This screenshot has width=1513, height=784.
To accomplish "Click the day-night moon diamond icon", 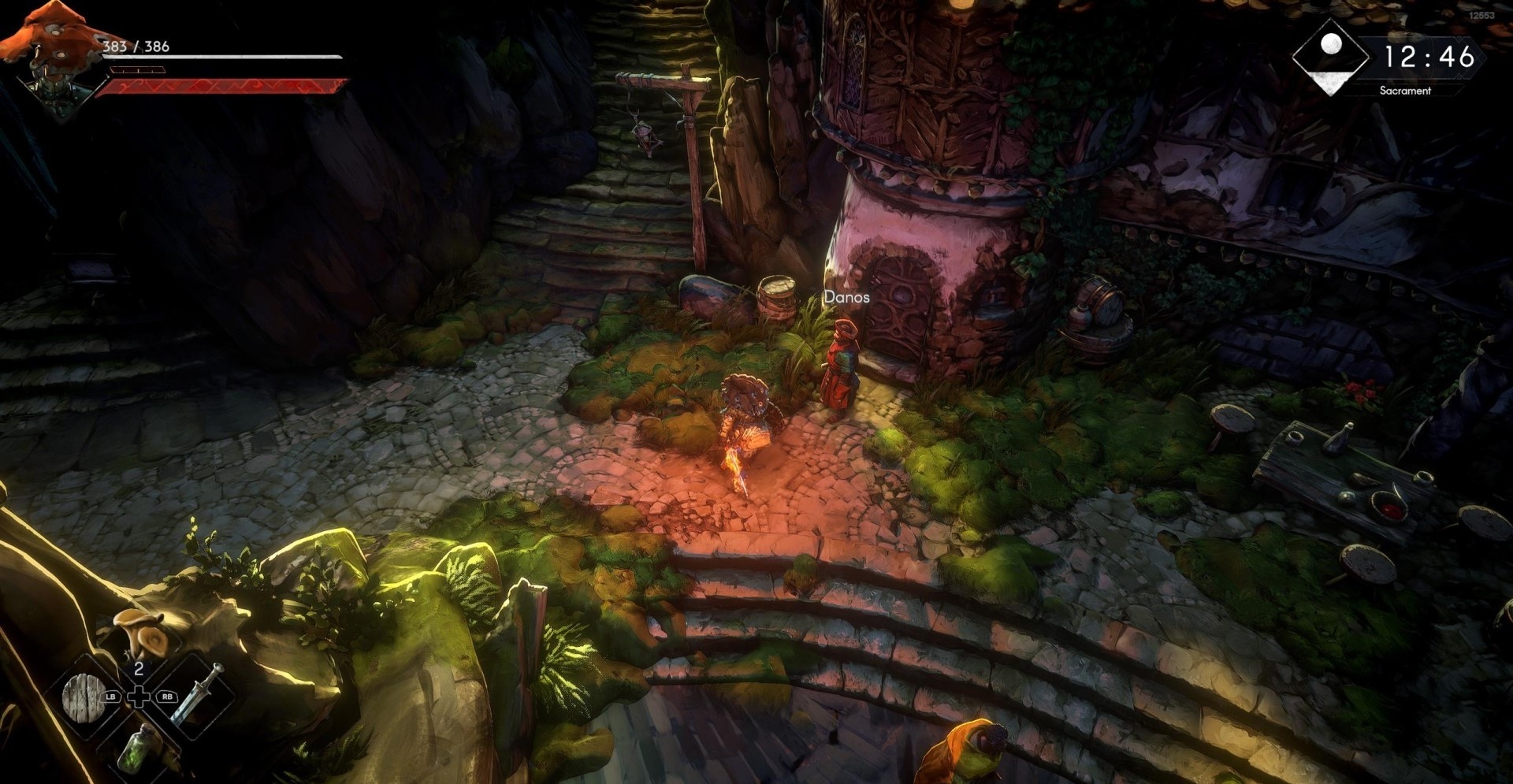I will (1331, 57).
